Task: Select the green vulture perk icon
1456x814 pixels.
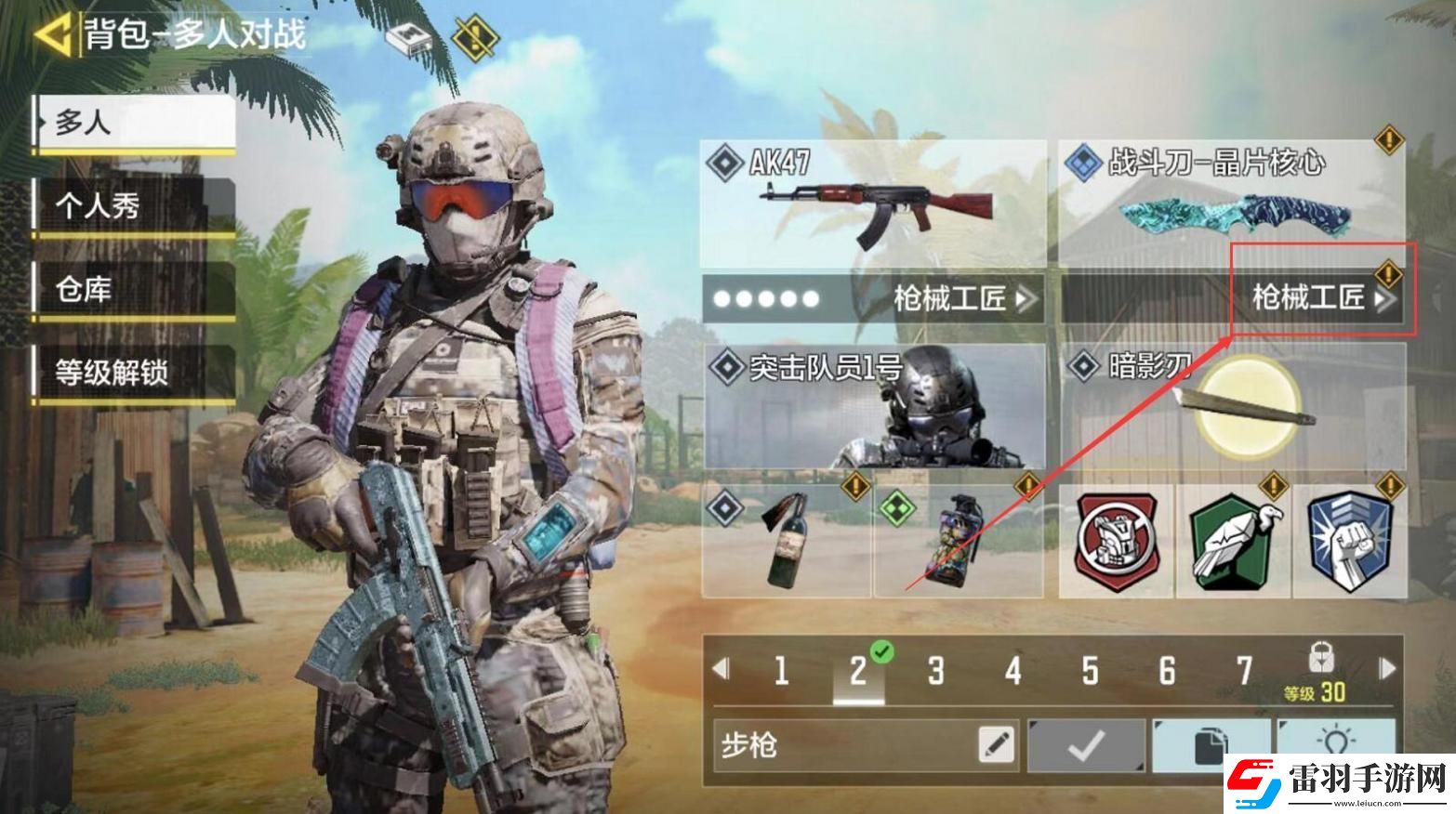Action: [x=1237, y=544]
